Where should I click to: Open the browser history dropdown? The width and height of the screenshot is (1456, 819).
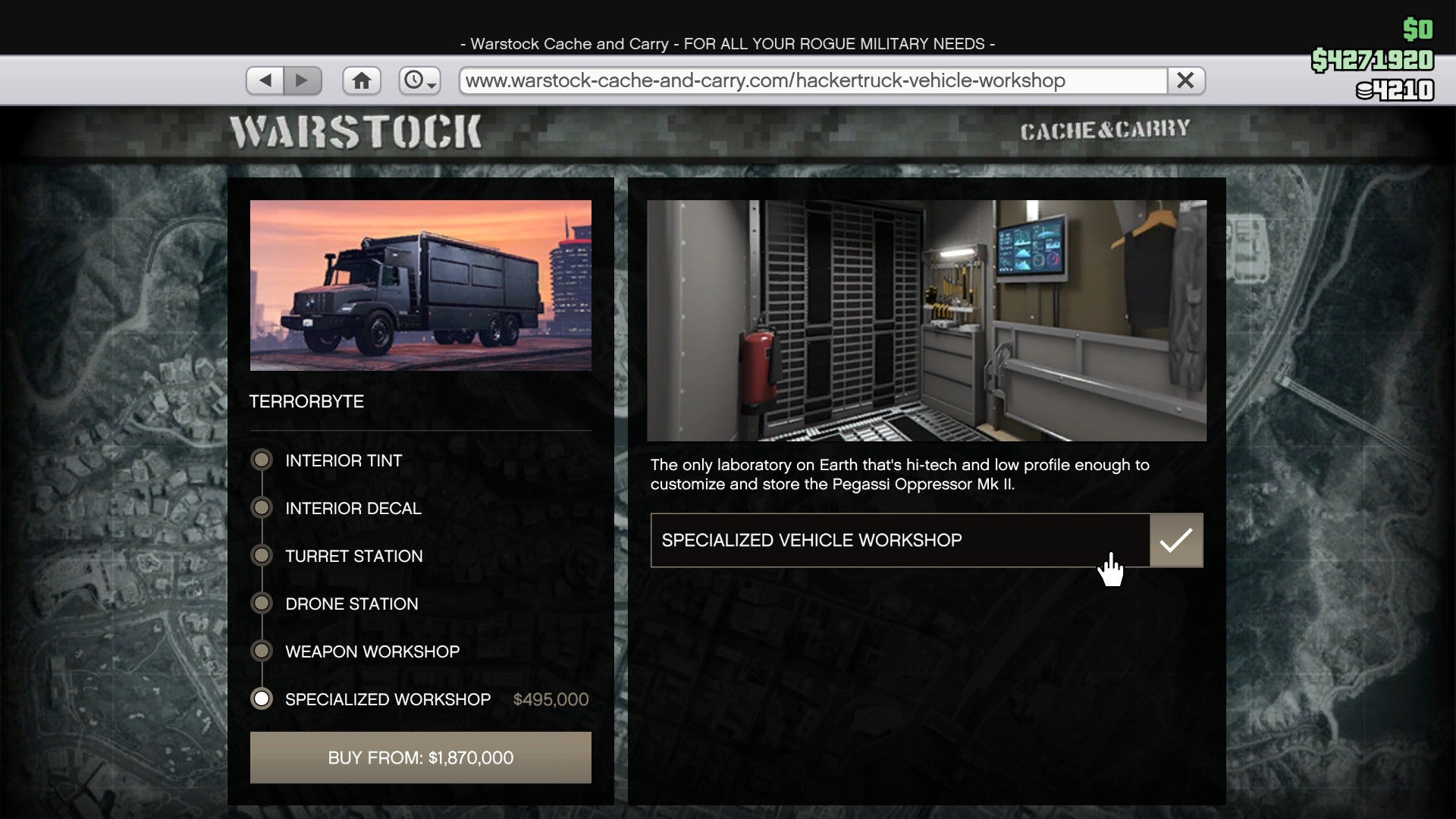420,80
